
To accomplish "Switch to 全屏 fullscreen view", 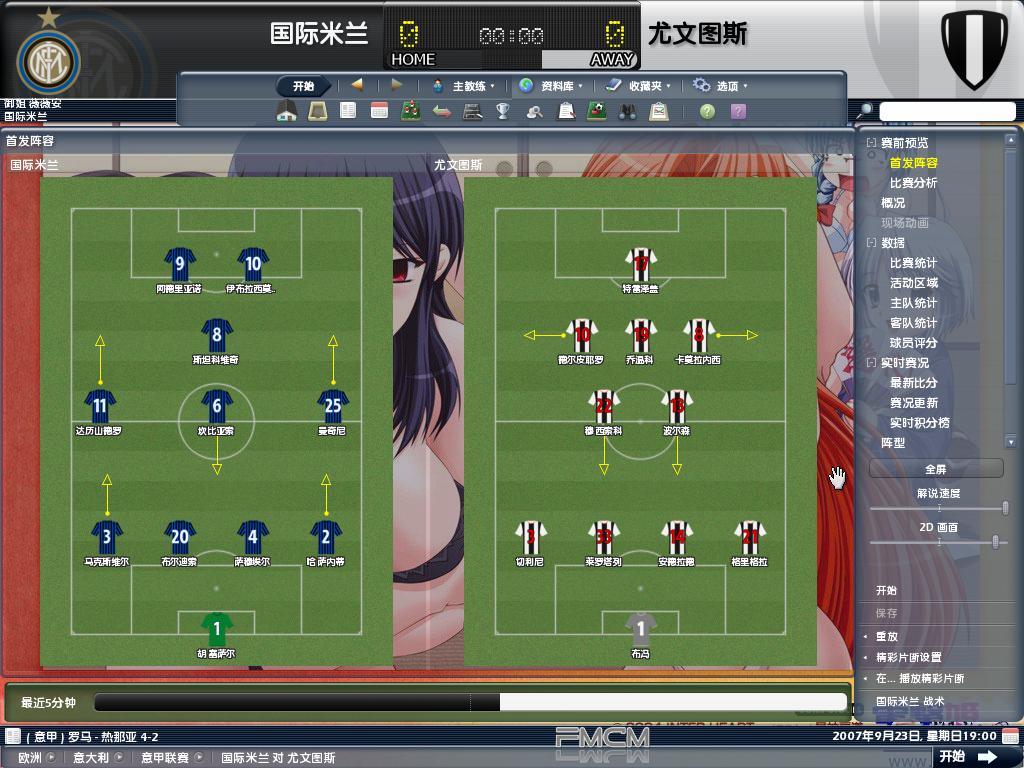I will 935,468.
